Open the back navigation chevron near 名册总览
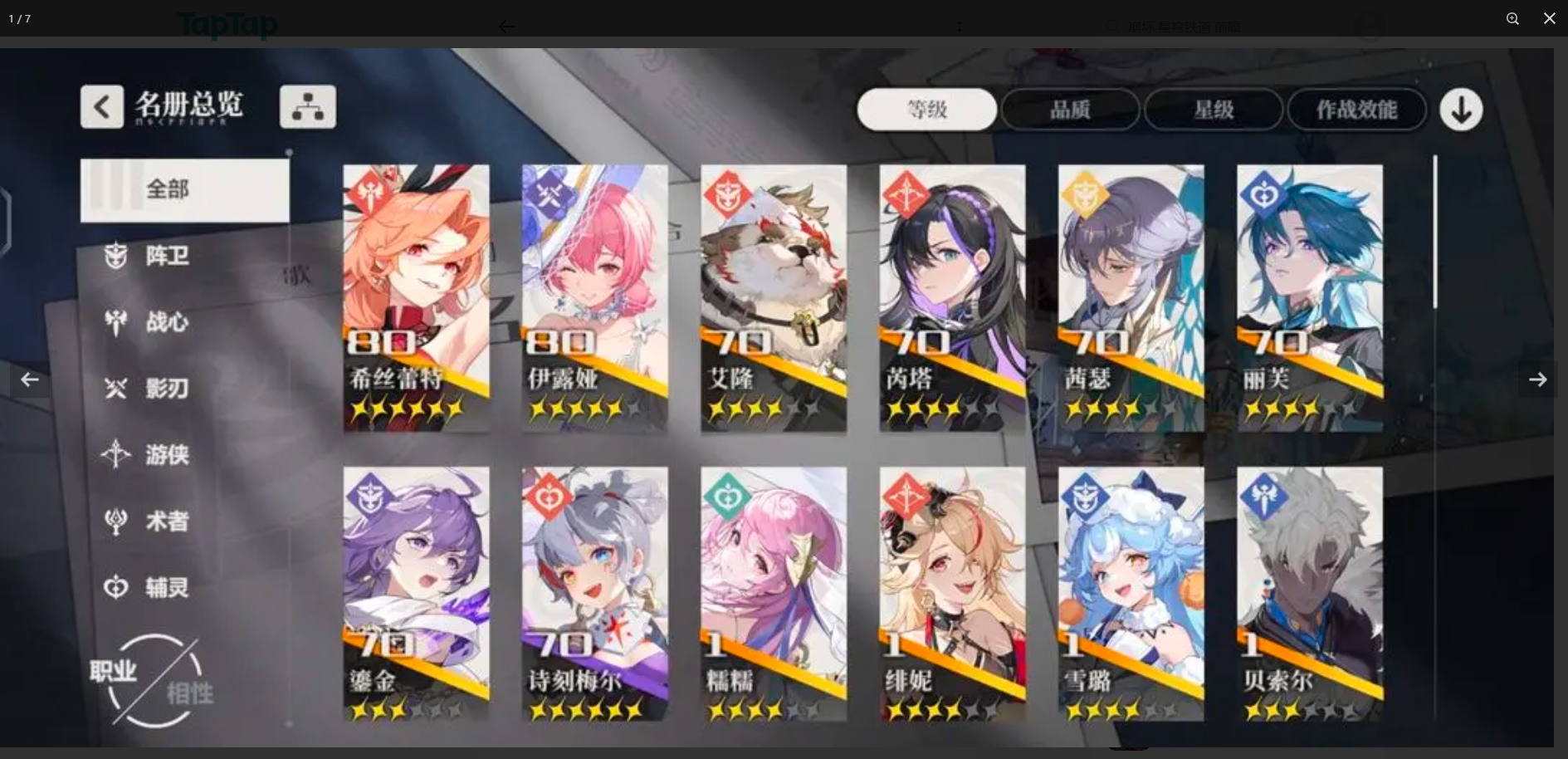This screenshot has height=759, width=1568. click(101, 106)
